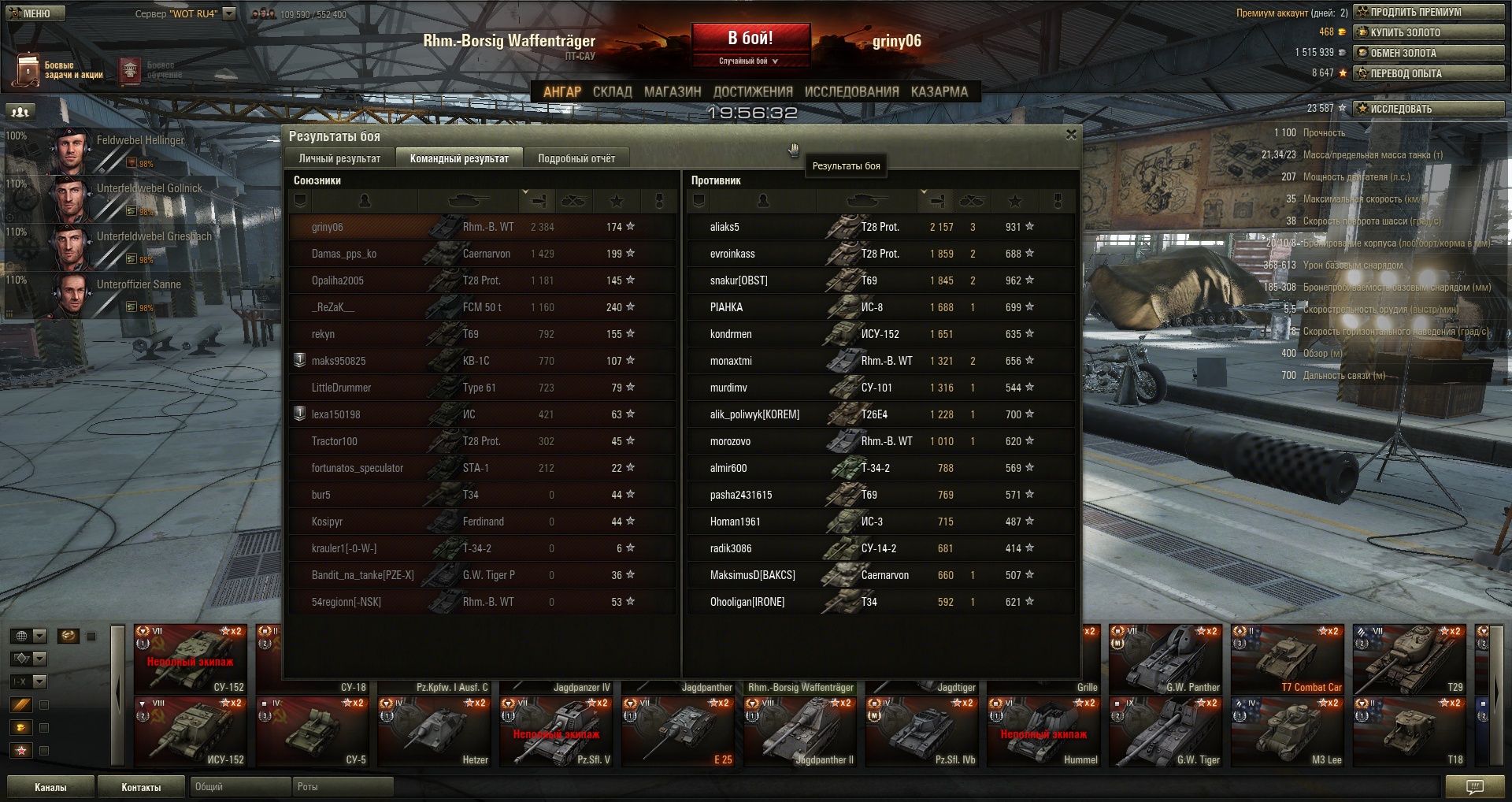1512x802 pixels.
Task: Open the МЕНЮ button
Action: coord(35,13)
